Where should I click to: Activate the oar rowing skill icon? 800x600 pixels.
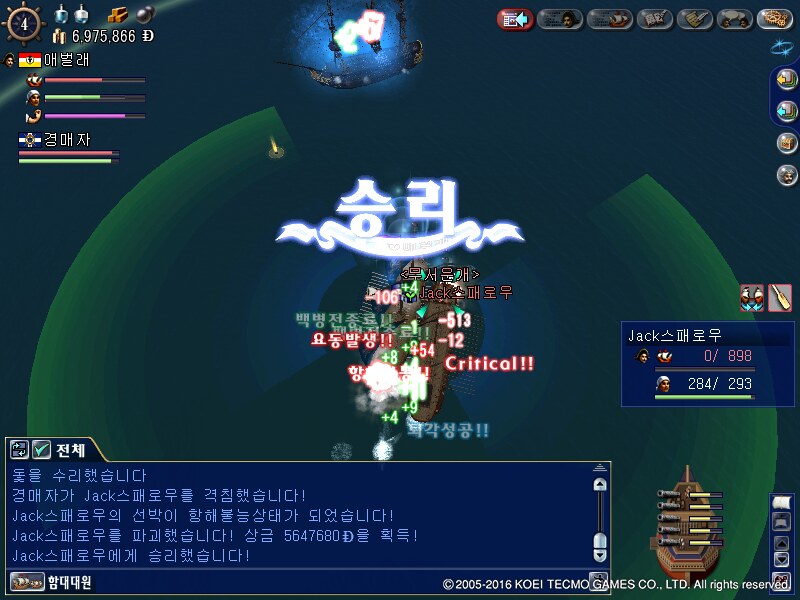[x=780, y=297]
